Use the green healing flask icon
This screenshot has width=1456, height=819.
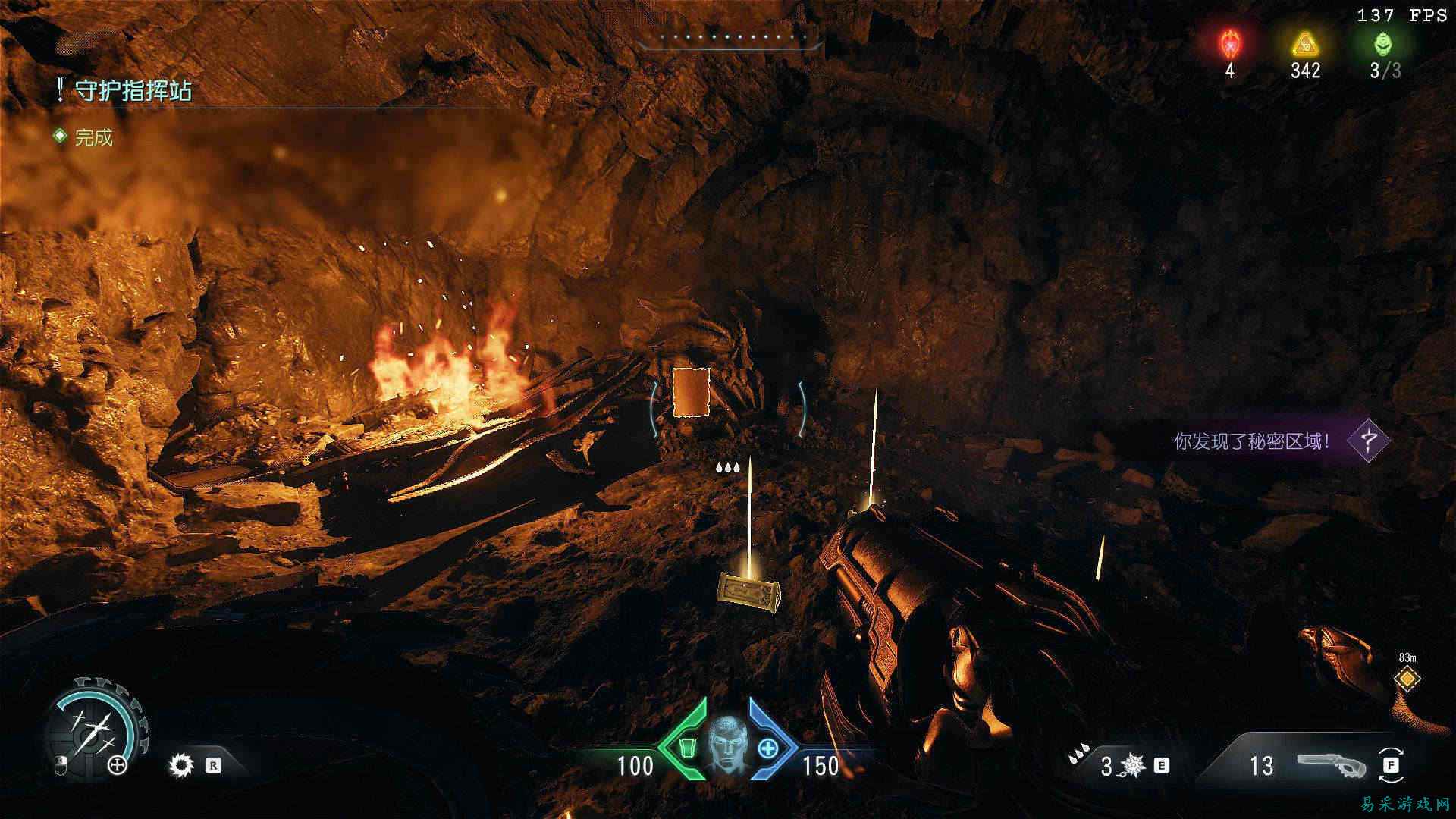click(x=687, y=748)
